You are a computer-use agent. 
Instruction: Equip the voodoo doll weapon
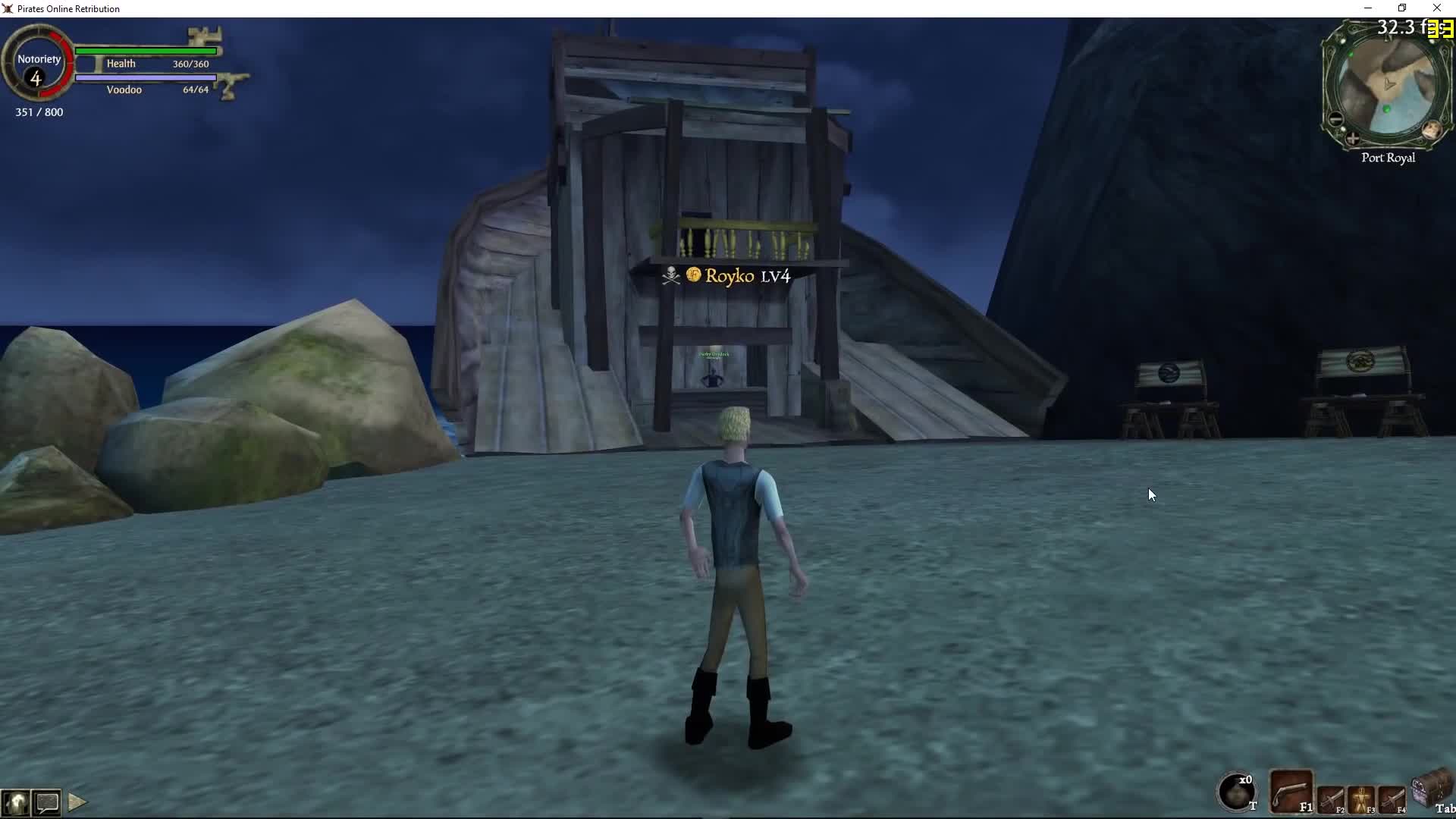pyautogui.click(x=1362, y=799)
